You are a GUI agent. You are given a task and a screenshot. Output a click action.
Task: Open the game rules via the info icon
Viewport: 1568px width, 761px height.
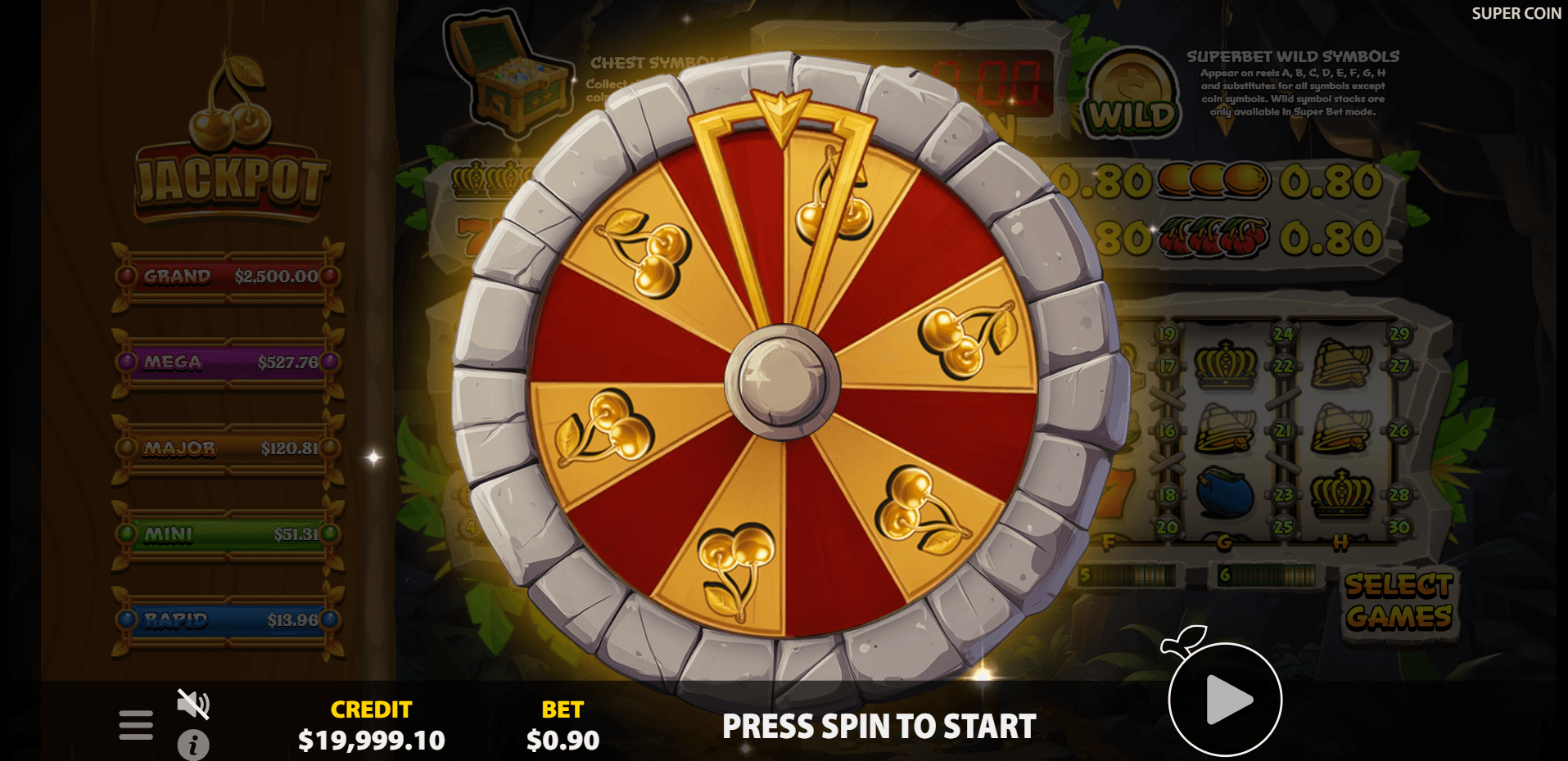[x=193, y=745]
